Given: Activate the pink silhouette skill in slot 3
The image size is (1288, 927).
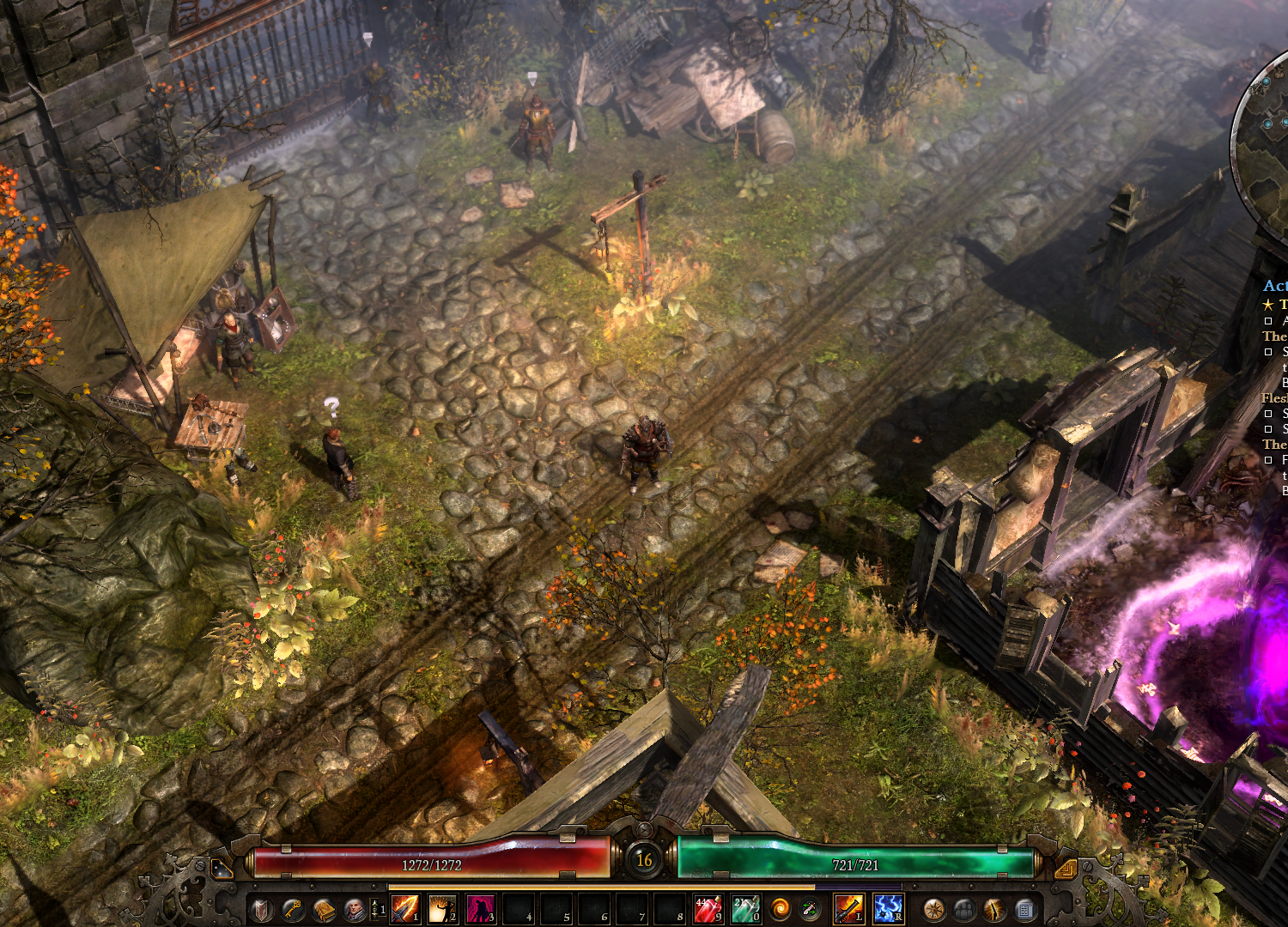Looking at the screenshot, I should click(480, 909).
